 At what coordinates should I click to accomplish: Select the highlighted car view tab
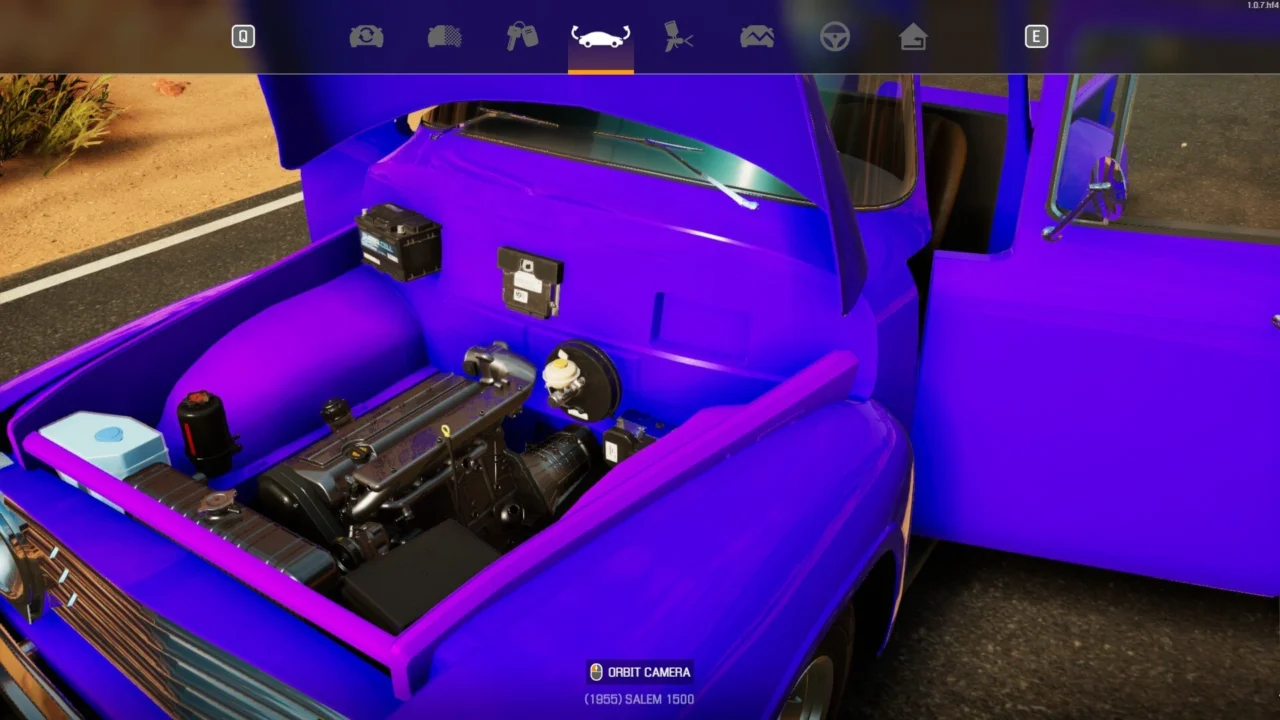600,38
